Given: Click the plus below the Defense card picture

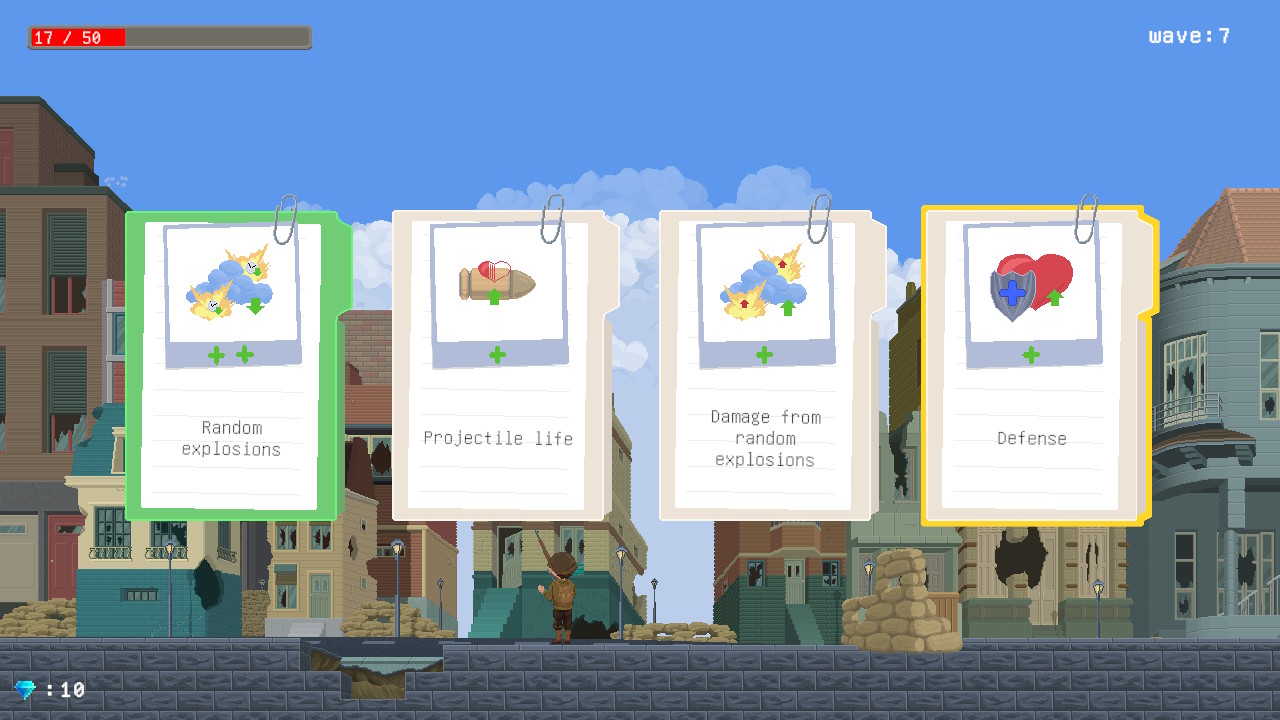Looking at the screenshot, I should coord(1030,354).
